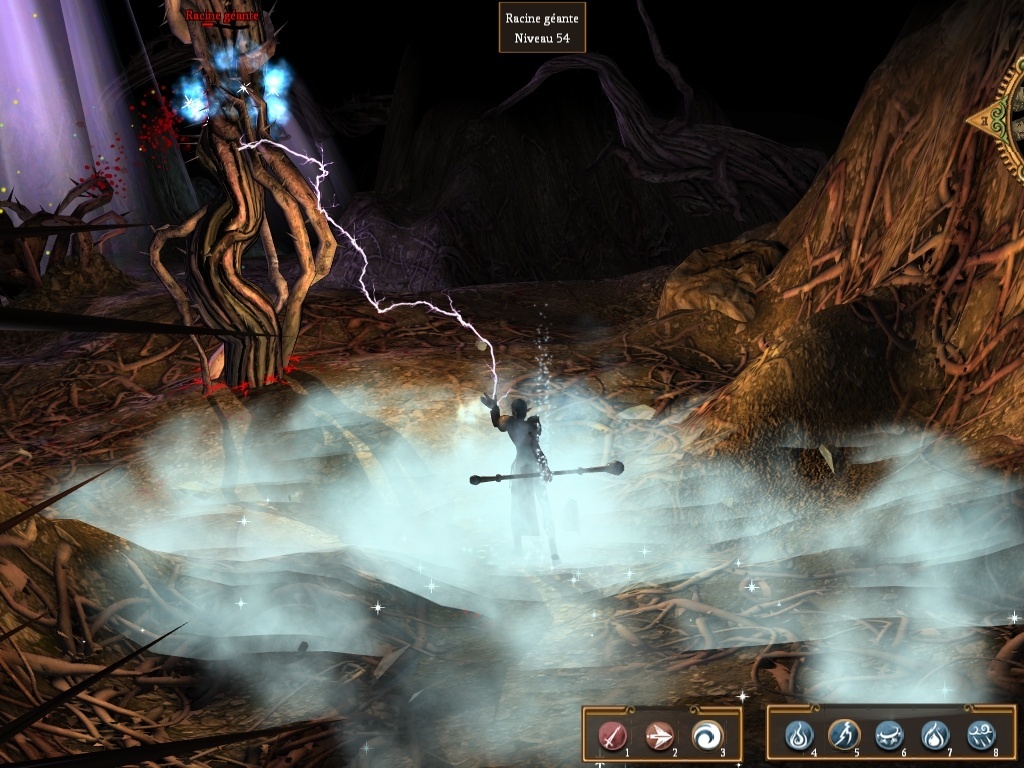Click the Racine géante Niveau 54 target panel
The width and height of the screenshot is (1024, 768).
542,28
